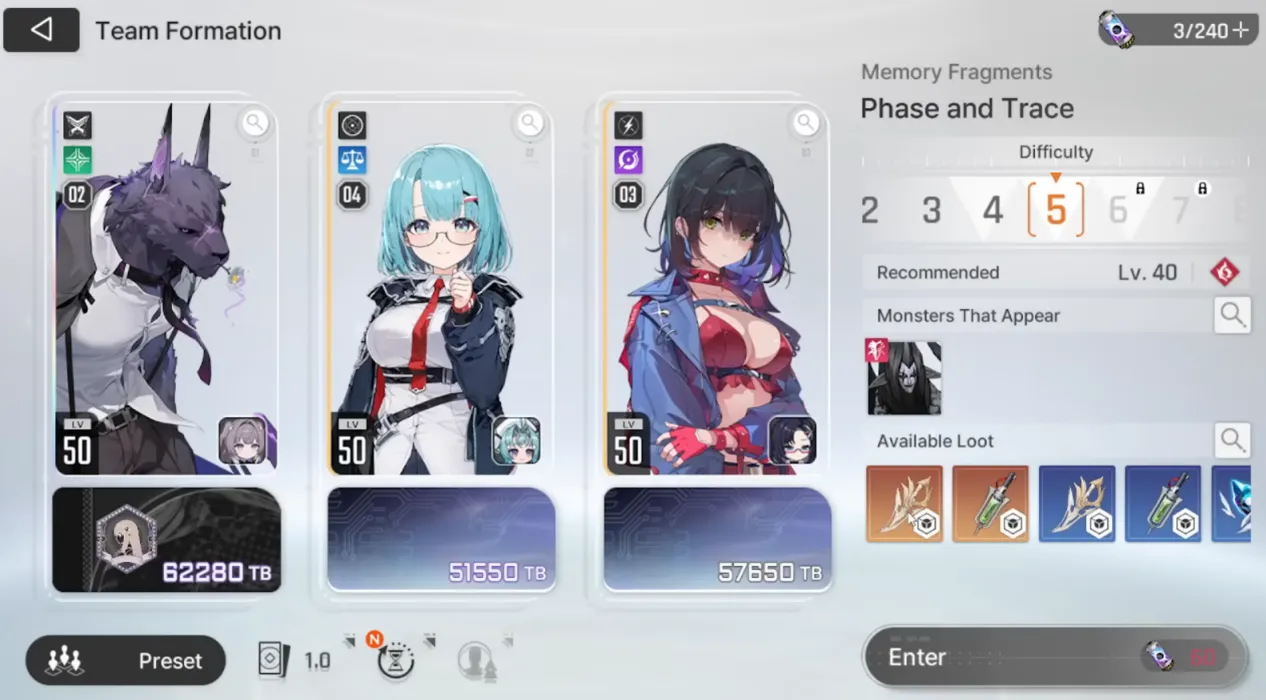Screen dimensions: 1266x700
Task: Select the purple wolf character card
Action: 166,290
